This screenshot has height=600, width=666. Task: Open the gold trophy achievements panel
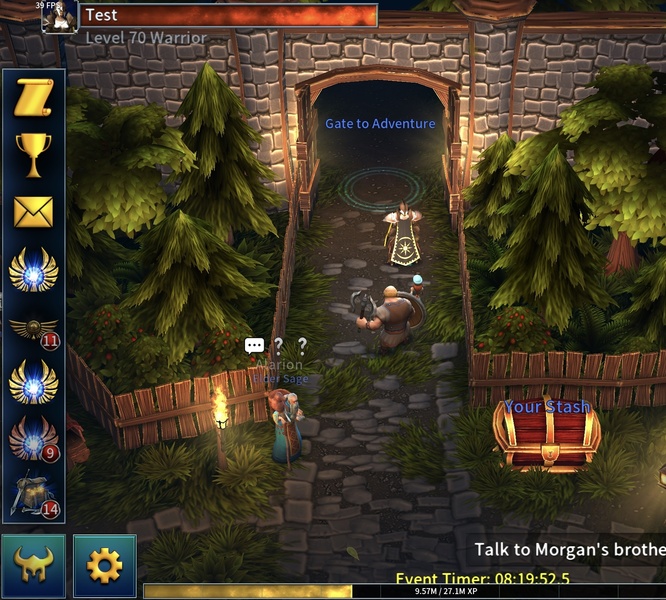point(33,155)
